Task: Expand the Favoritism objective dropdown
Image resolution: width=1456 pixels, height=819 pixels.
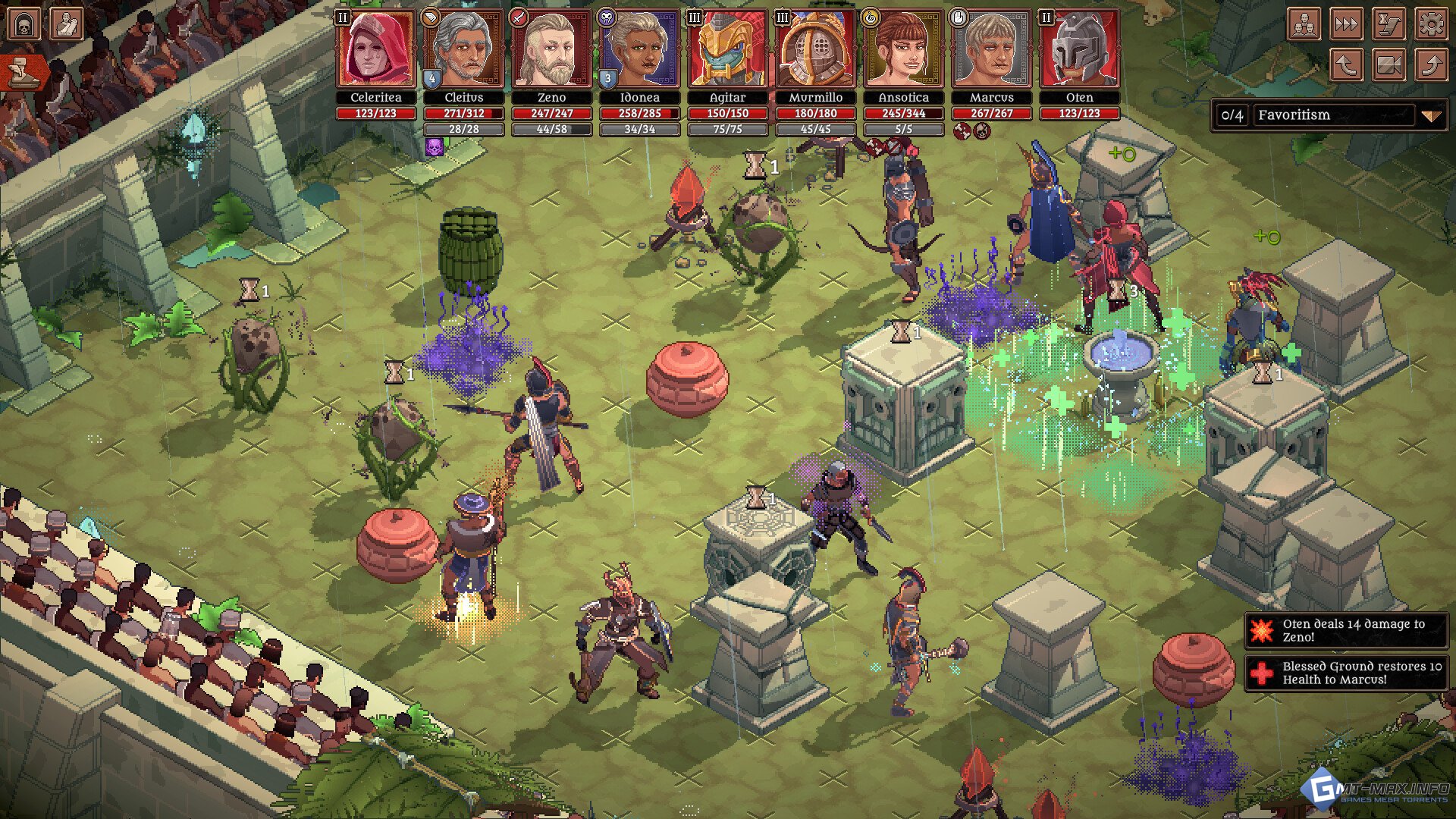Action: (x=1430, y=116)
